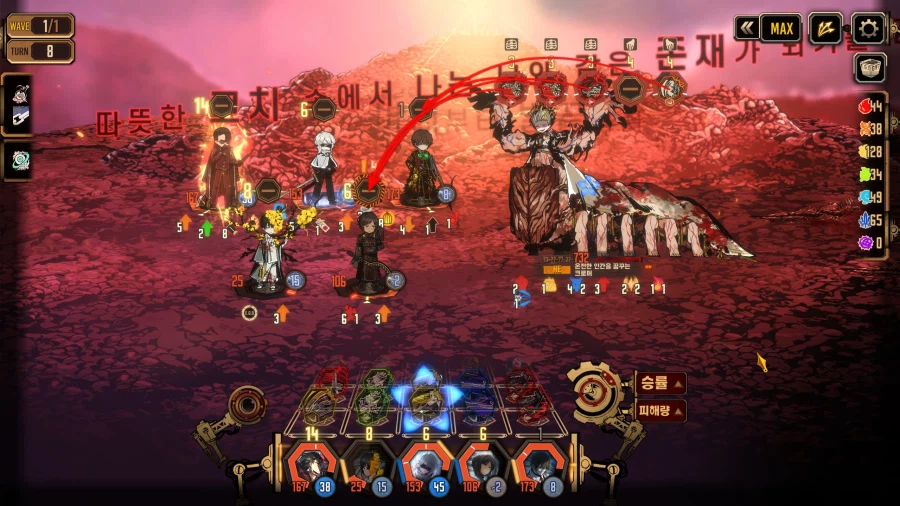This screenshot has width=900, height=506.
Task: Click the large gear start-combat button
Action: pos(597,393)
